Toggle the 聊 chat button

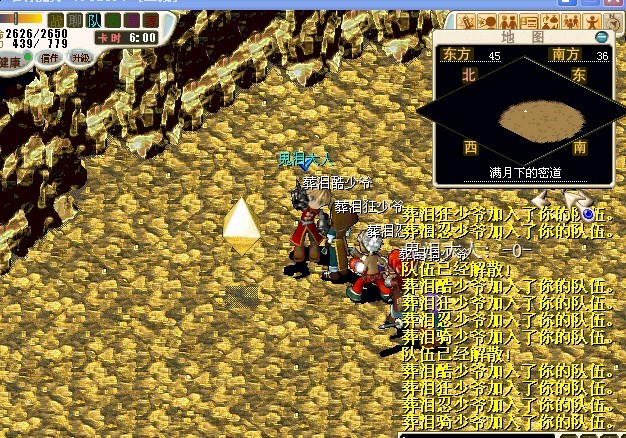click(75, 20)
